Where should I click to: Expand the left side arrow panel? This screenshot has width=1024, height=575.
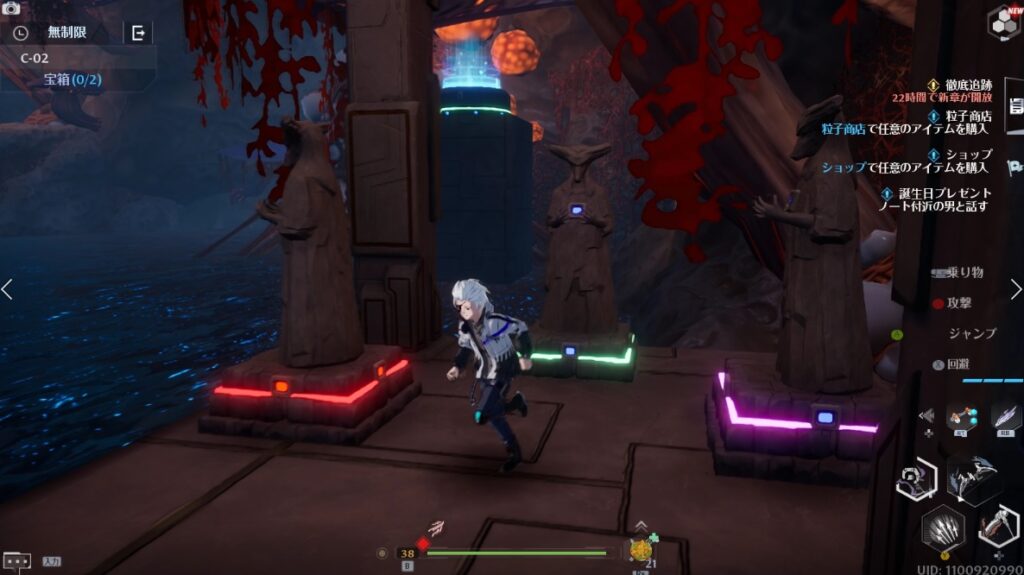point(8,289)
